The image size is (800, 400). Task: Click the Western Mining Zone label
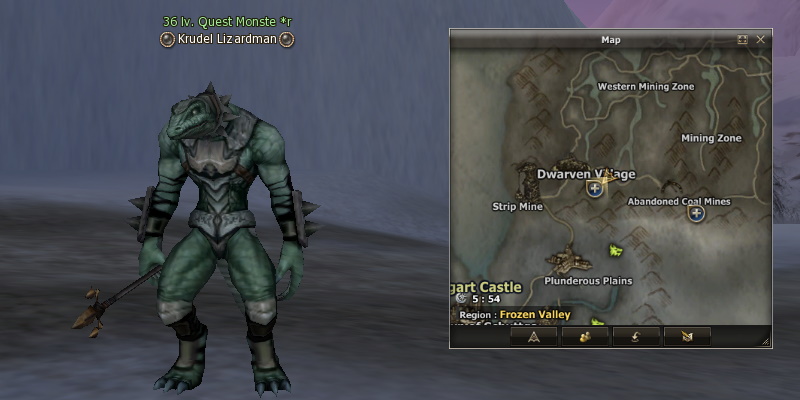tap(645, 87)
